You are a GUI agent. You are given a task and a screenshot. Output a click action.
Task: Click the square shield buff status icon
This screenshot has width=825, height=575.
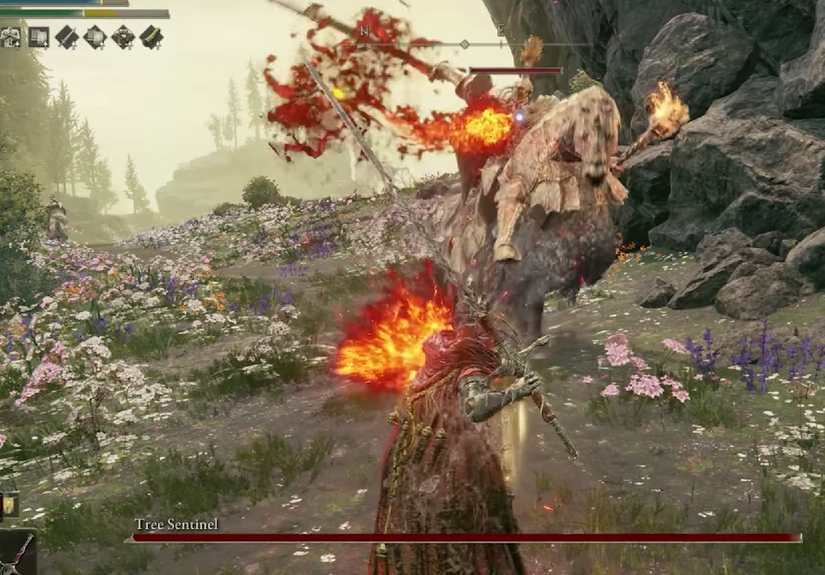click(x=39, y=38)
